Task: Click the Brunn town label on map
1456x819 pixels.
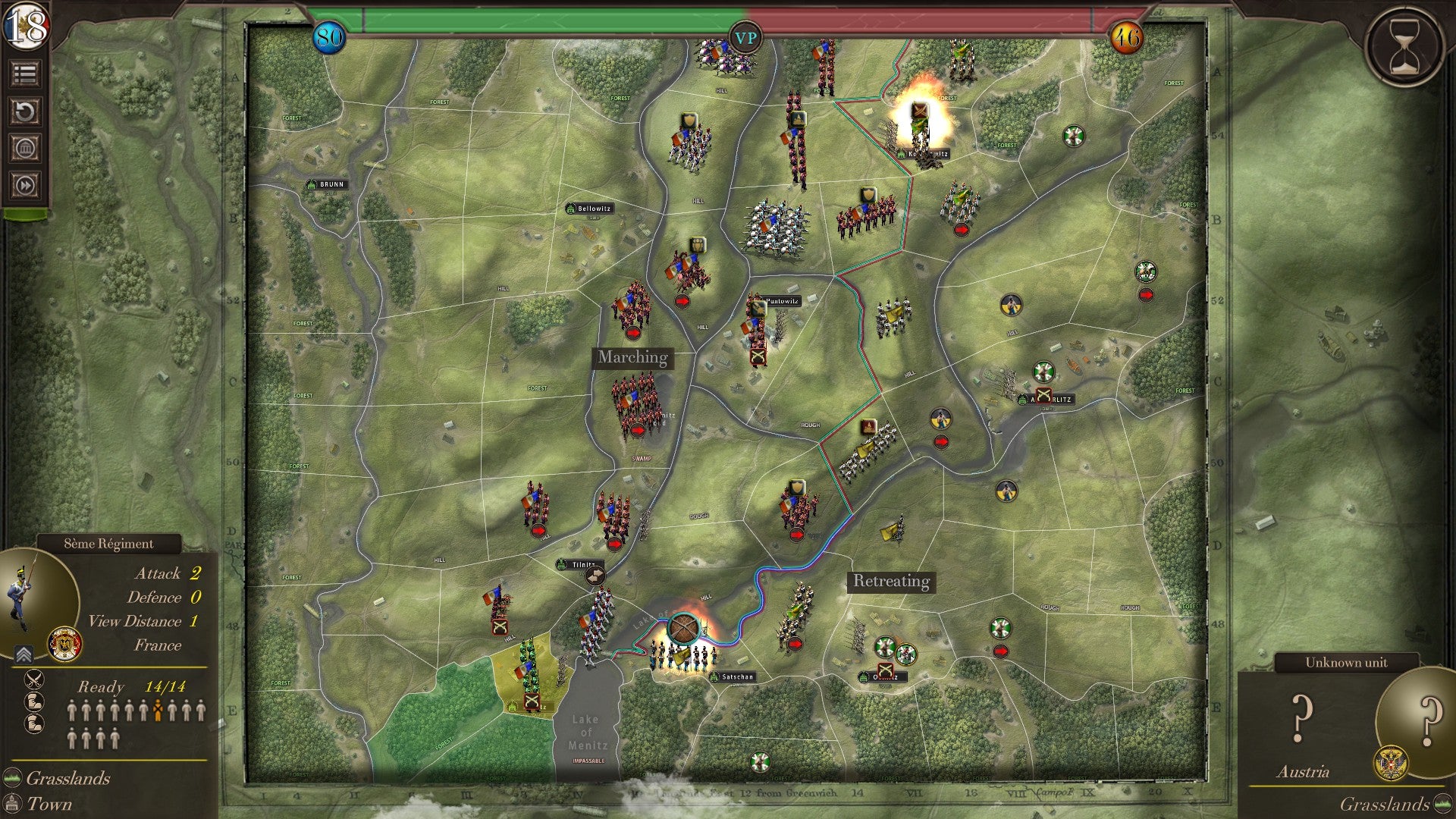Action: coord(327,184)
